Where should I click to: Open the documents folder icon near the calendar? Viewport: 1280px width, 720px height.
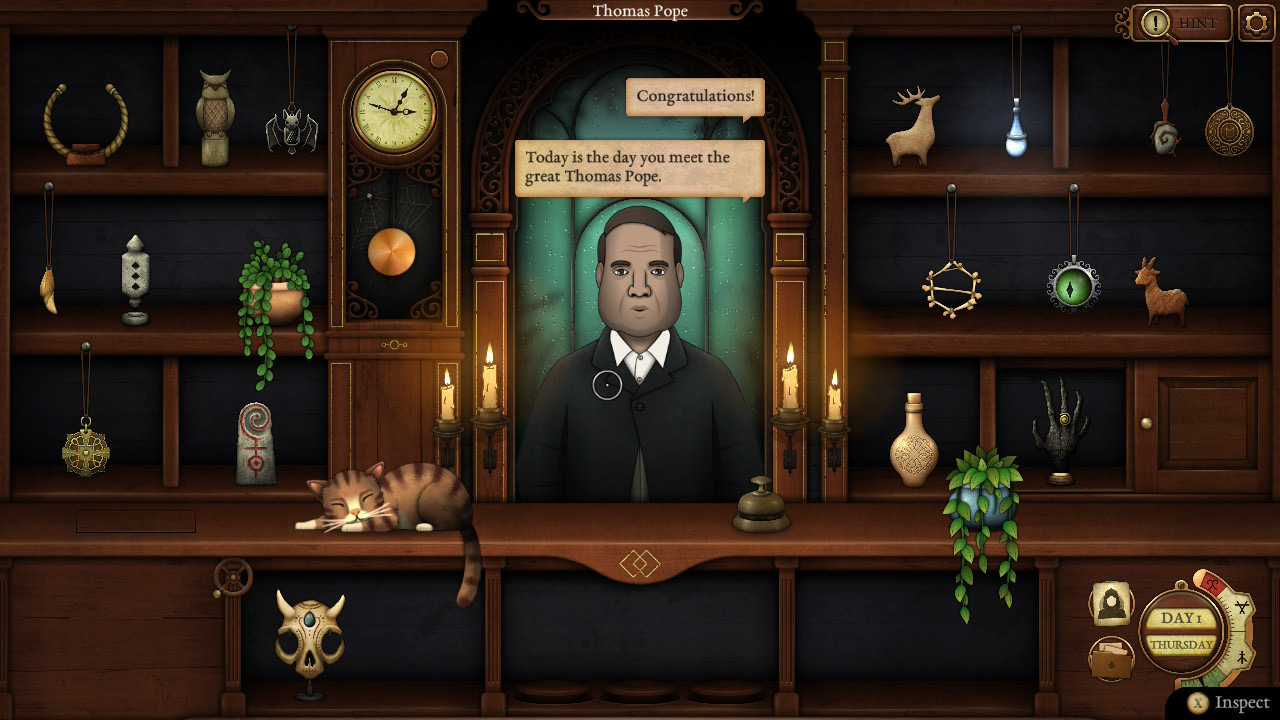[1110, 657]
